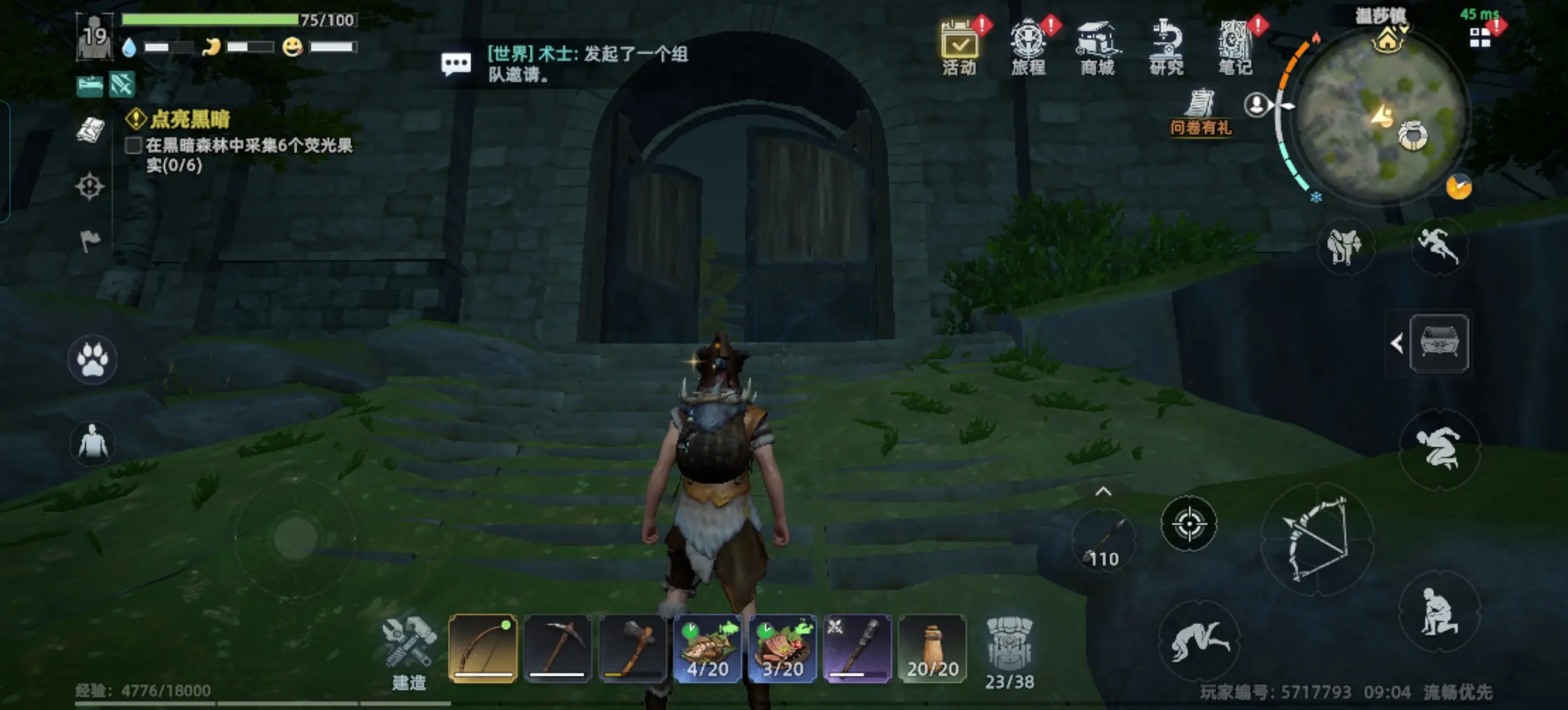
Task: Tap the 75/100 health bar
Action: (x=210, y=20)
